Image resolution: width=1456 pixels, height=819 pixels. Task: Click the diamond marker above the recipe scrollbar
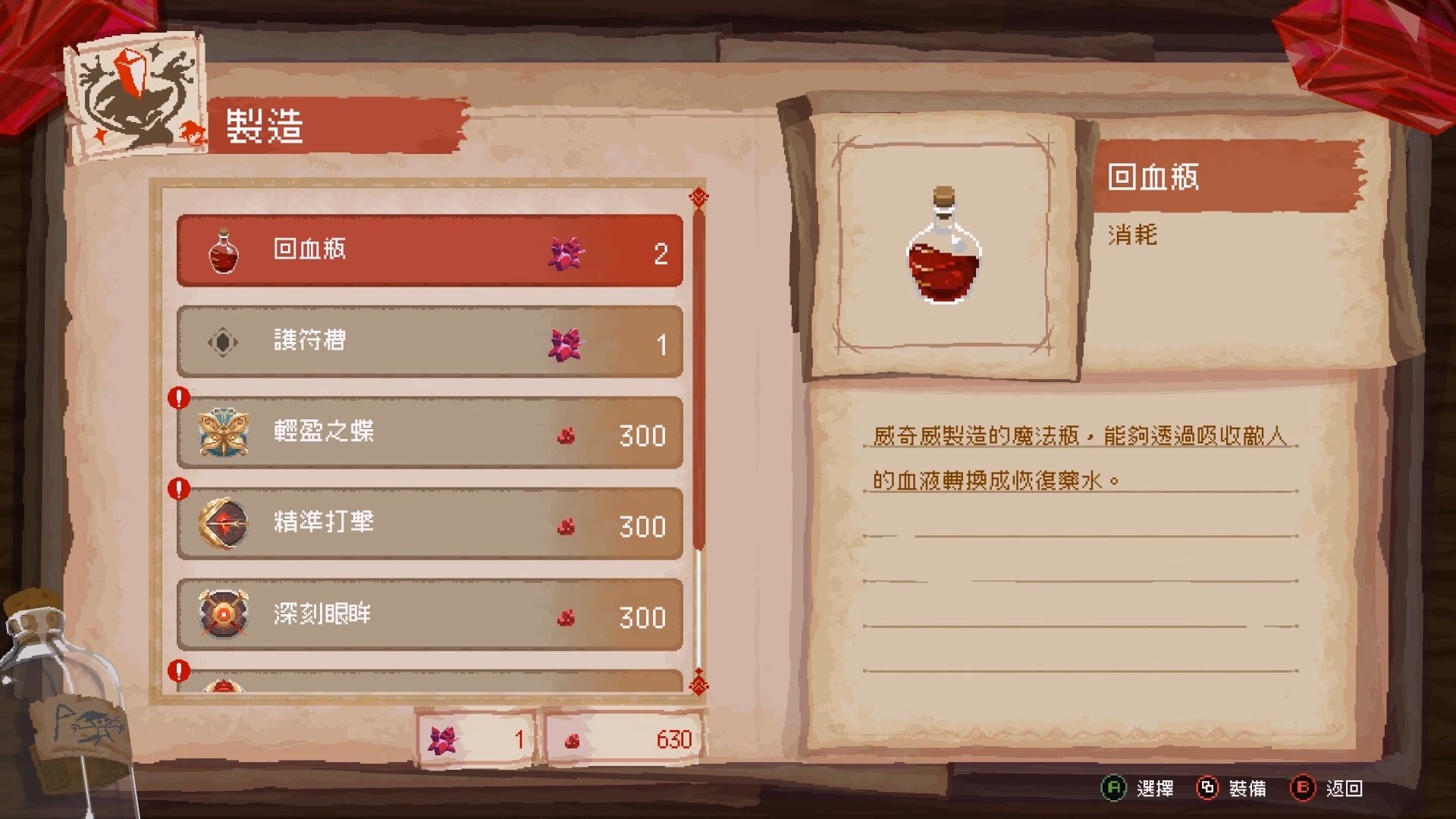pyautogui.click(x=698, y=196)
